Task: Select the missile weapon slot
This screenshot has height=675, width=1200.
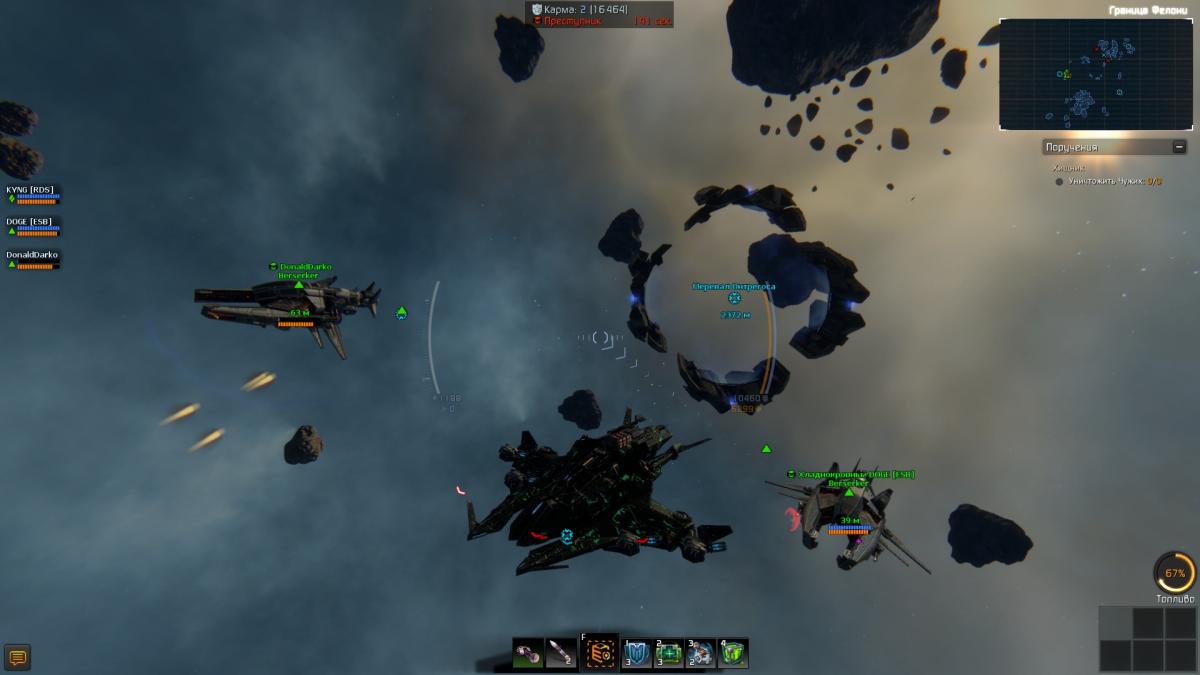Action: point(563,654)
